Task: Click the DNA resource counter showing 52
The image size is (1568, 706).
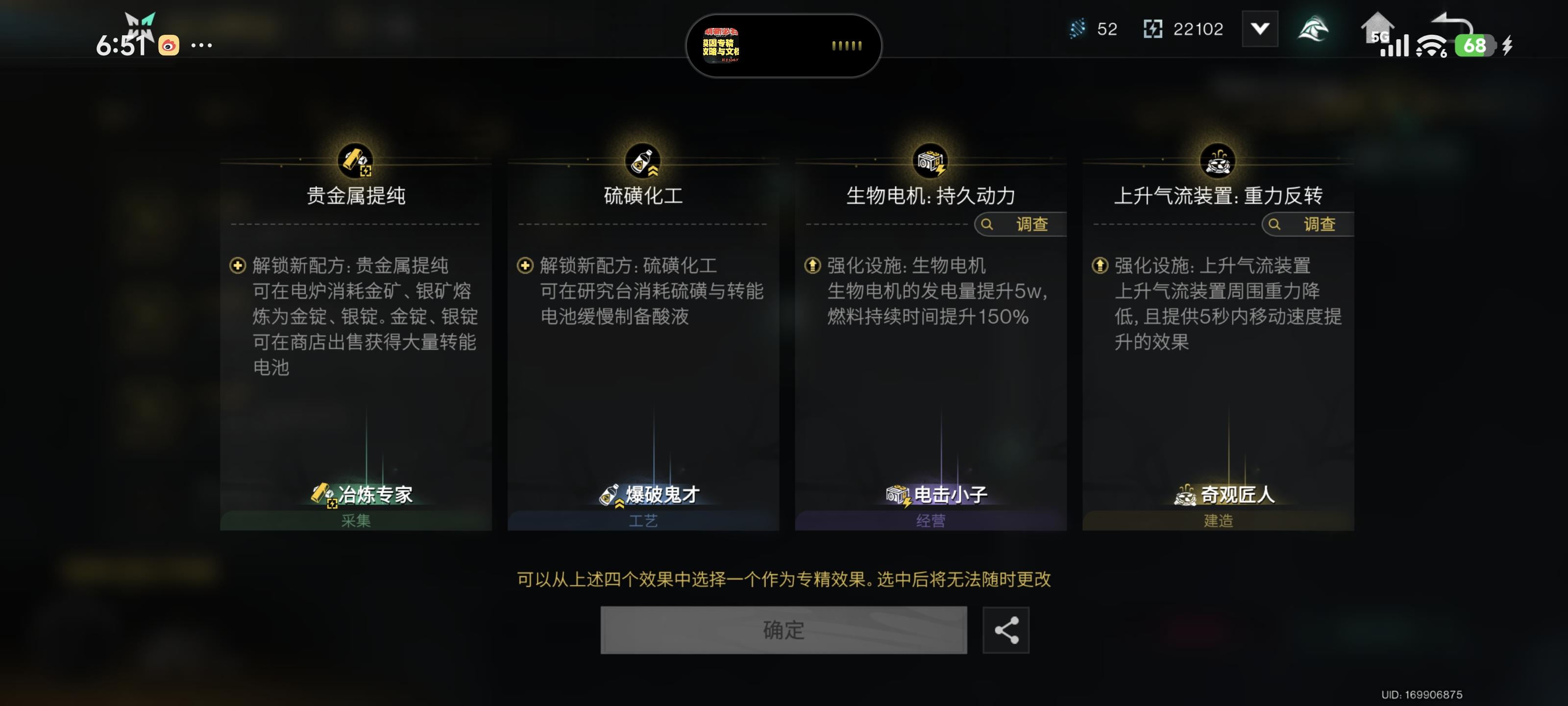Action: point(1092,28)
